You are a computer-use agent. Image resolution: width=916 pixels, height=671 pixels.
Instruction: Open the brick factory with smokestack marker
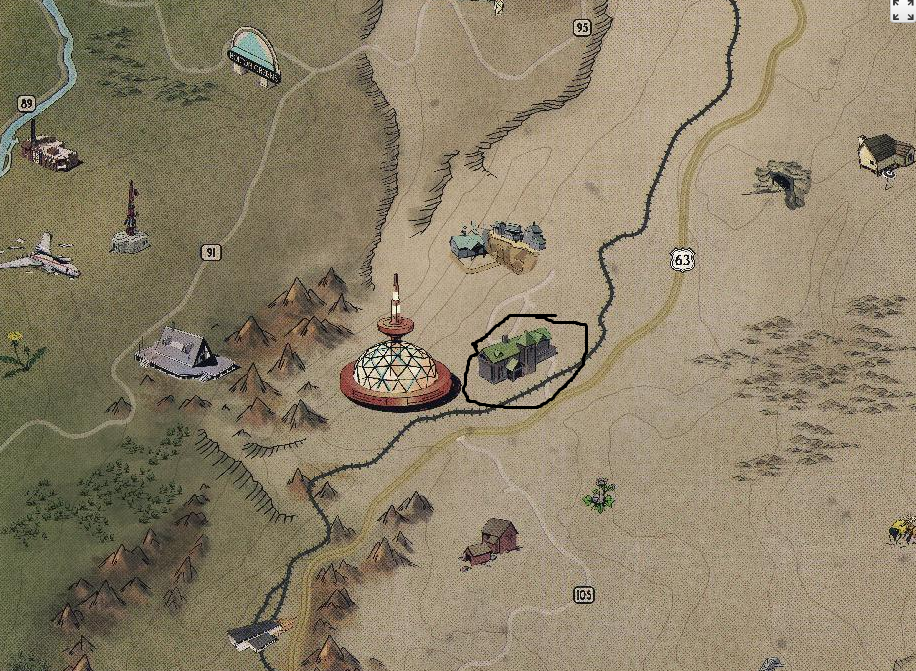click(x=48, y=149)
